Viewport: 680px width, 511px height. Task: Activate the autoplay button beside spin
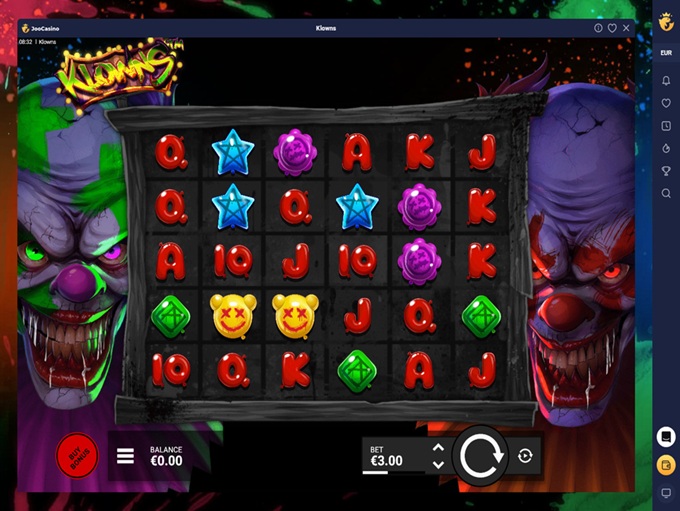tap(526, 456)
